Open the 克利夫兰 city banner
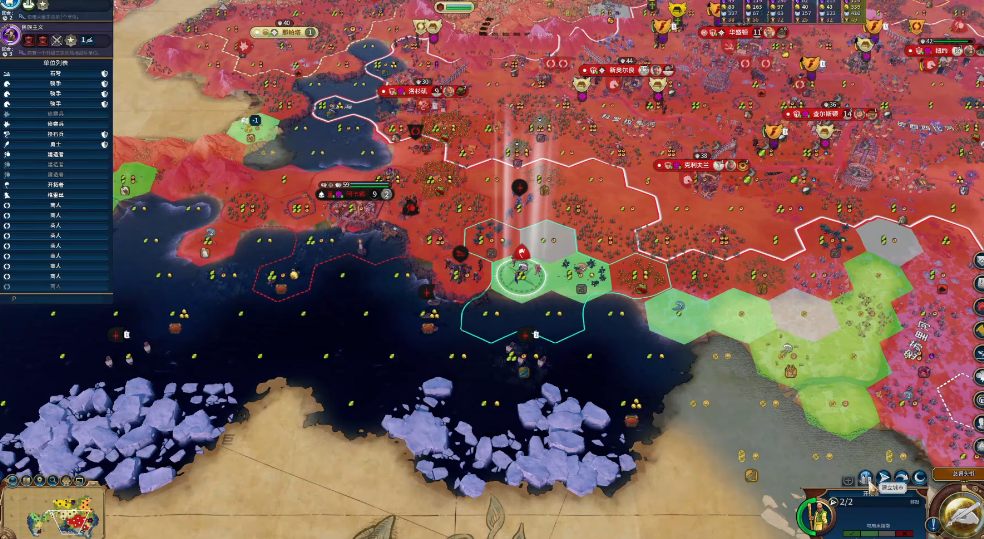Screen dimensions: 984x539 pyautogui.click(x=691, y=165)
